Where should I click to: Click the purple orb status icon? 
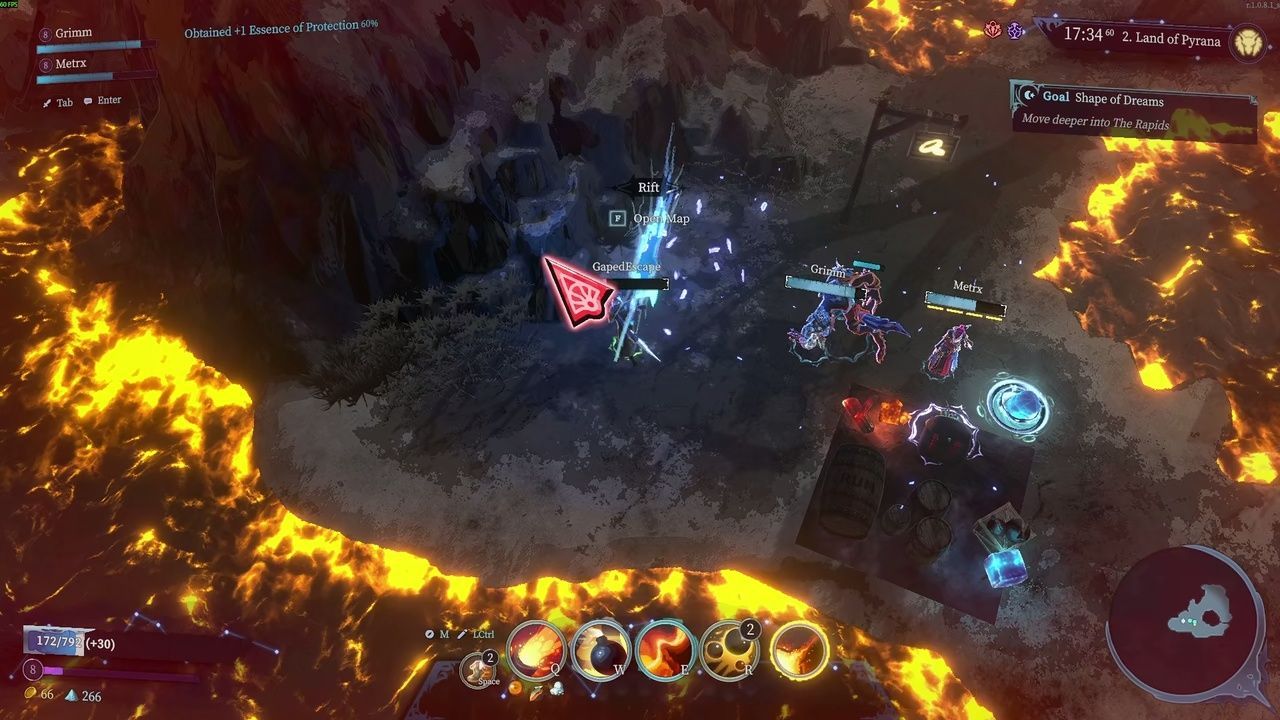1015,31
